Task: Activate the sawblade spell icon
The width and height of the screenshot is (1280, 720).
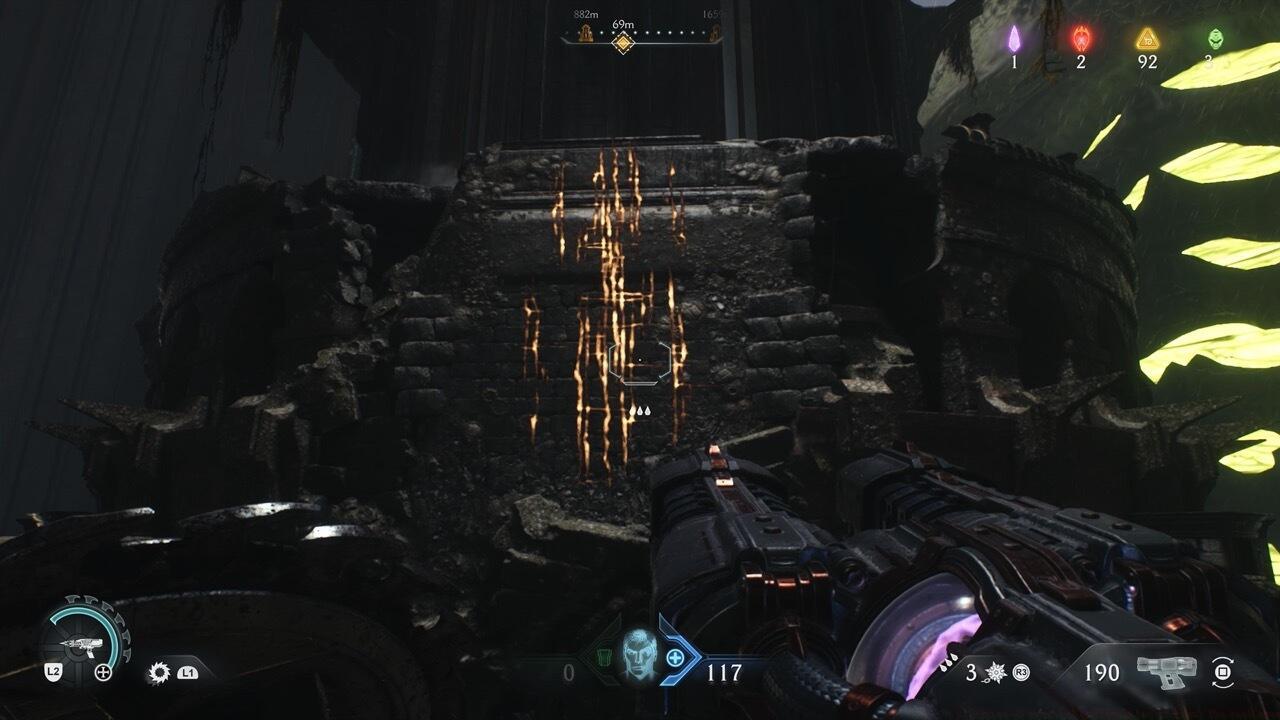Action: (159, 673)
